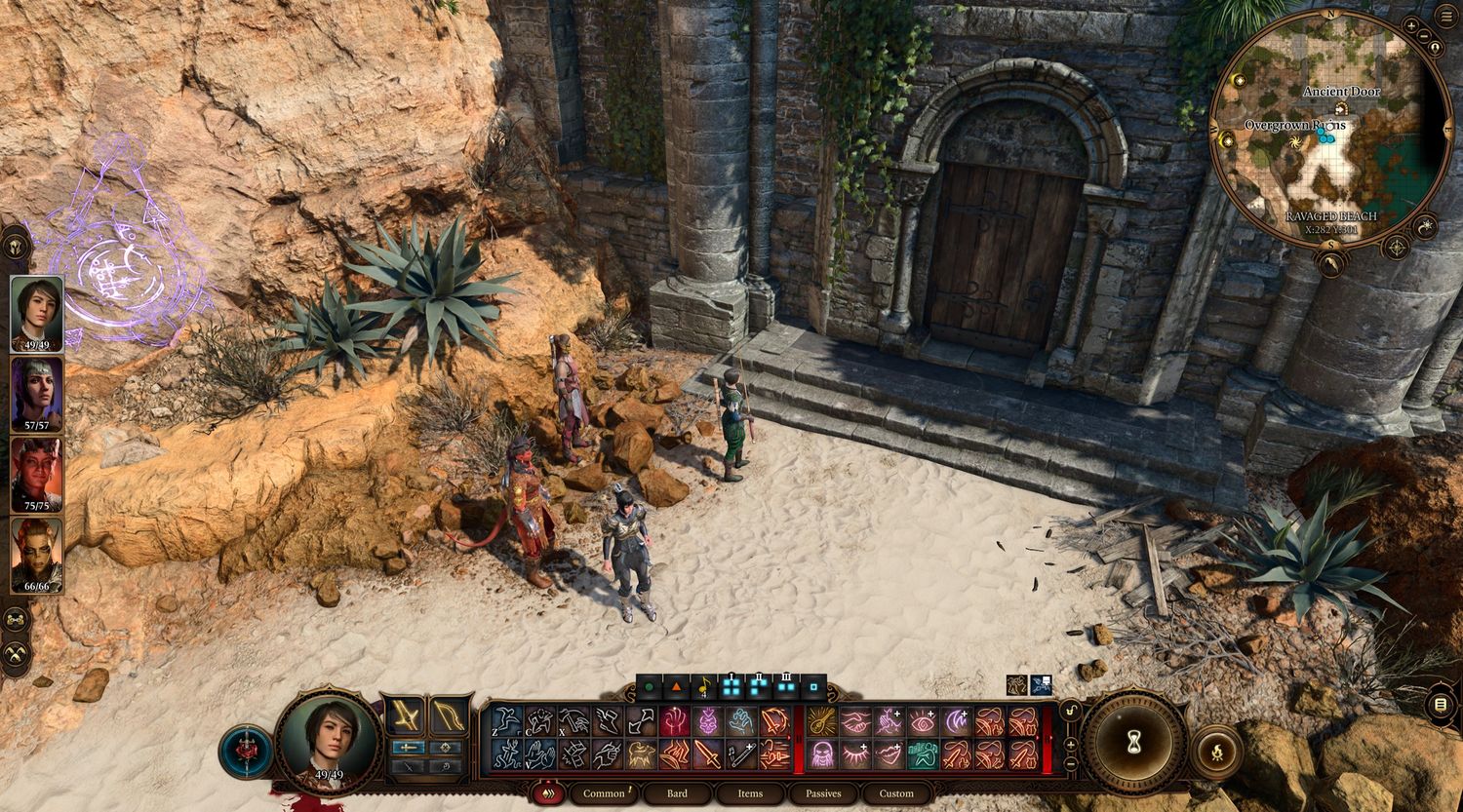
Task: Select the ranged bow weapon slot
Action: 449,716
